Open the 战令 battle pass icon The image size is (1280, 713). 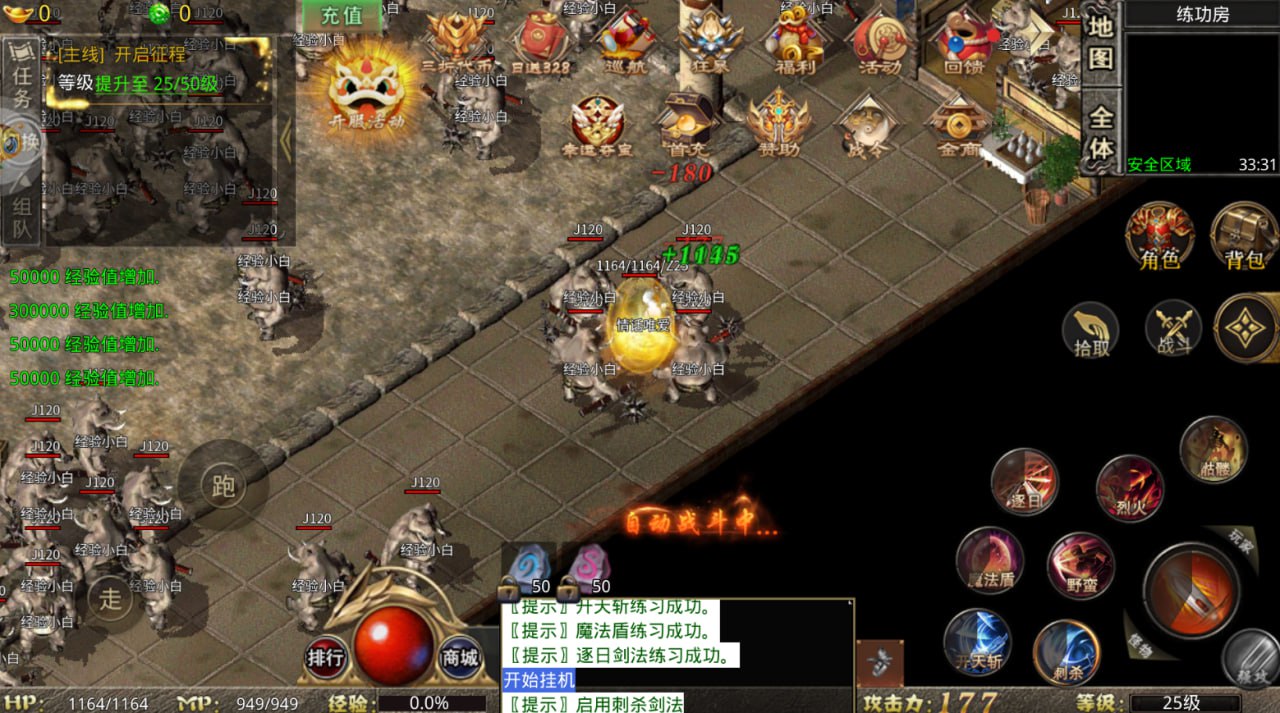[x=865, y=126]
